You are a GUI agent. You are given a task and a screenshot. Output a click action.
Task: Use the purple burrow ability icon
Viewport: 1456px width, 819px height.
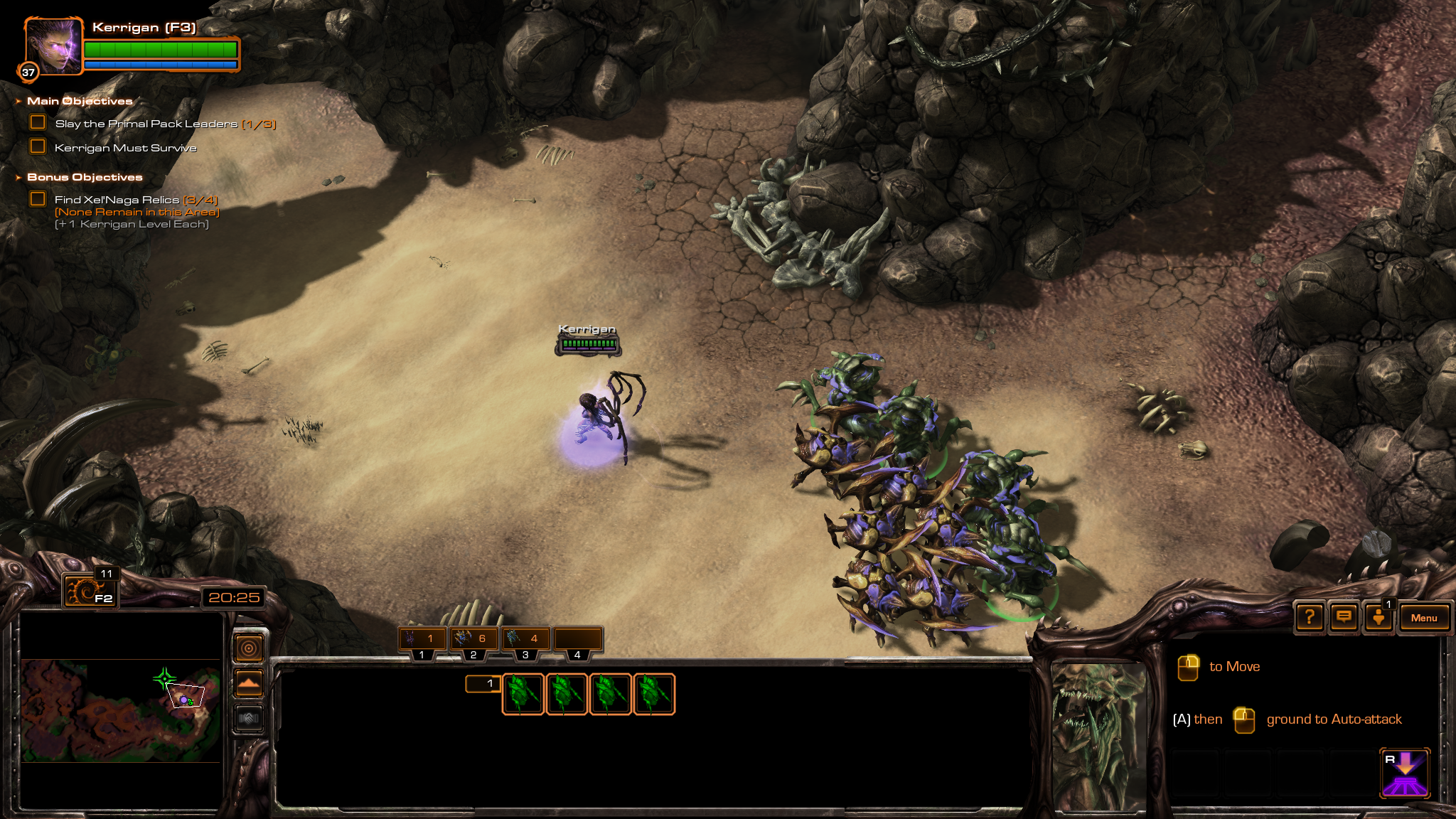coord(1405,773)
